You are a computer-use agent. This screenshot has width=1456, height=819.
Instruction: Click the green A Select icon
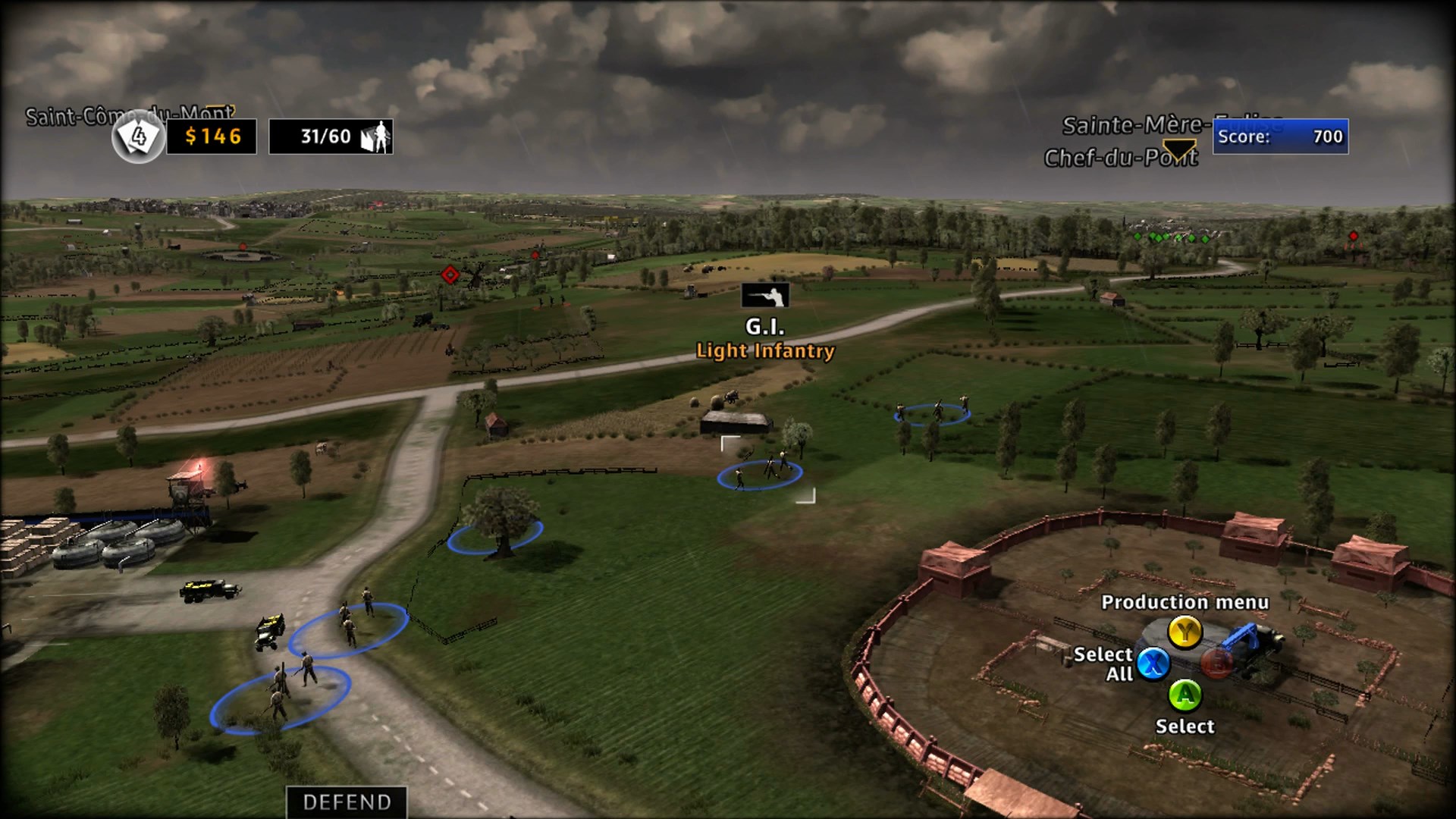click(x=1187, y=696)
